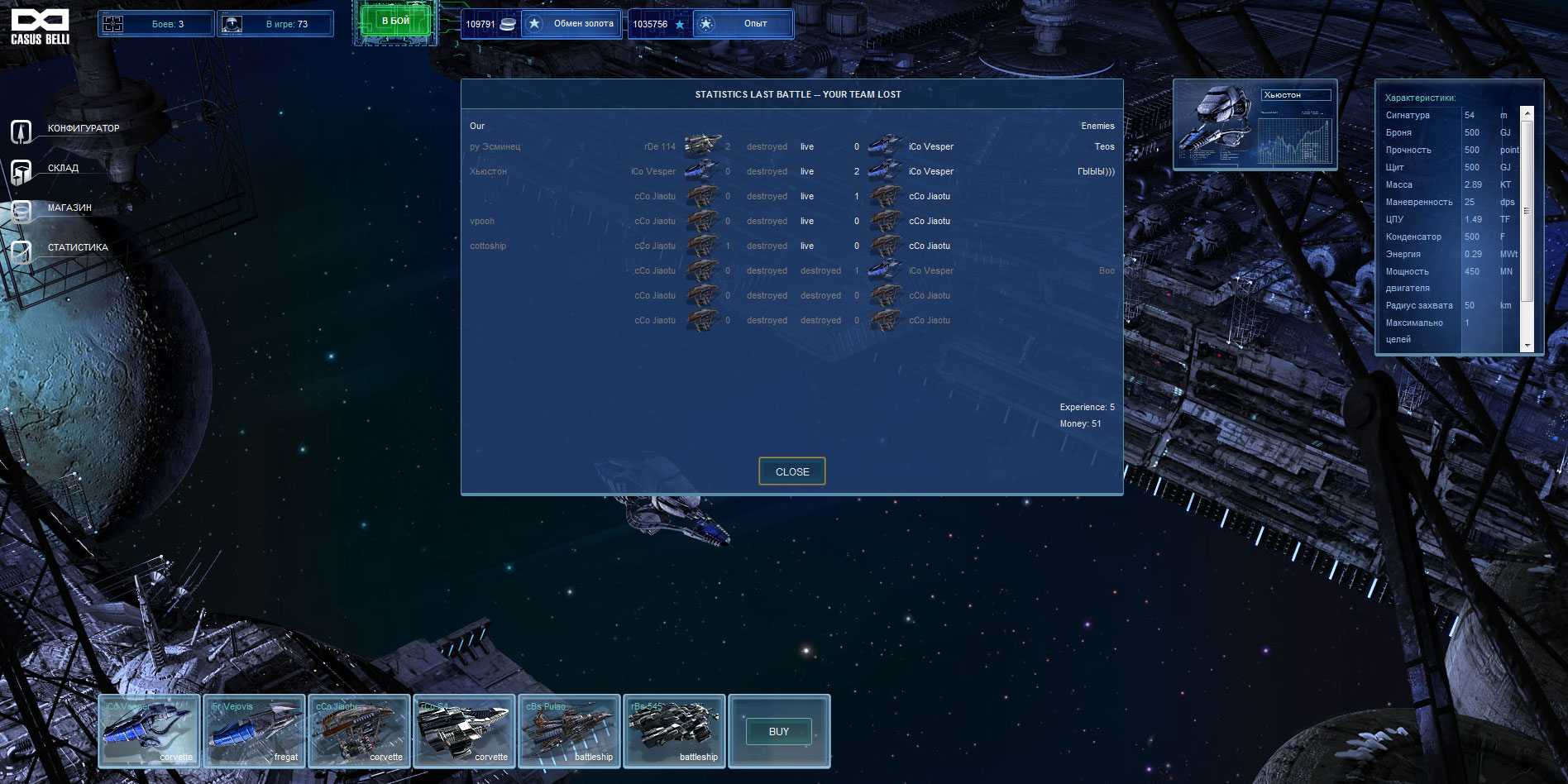The height and width of the screenshot is (784, 1568).
Task: Click the Casus Belli logo
Action: (40, 26)
